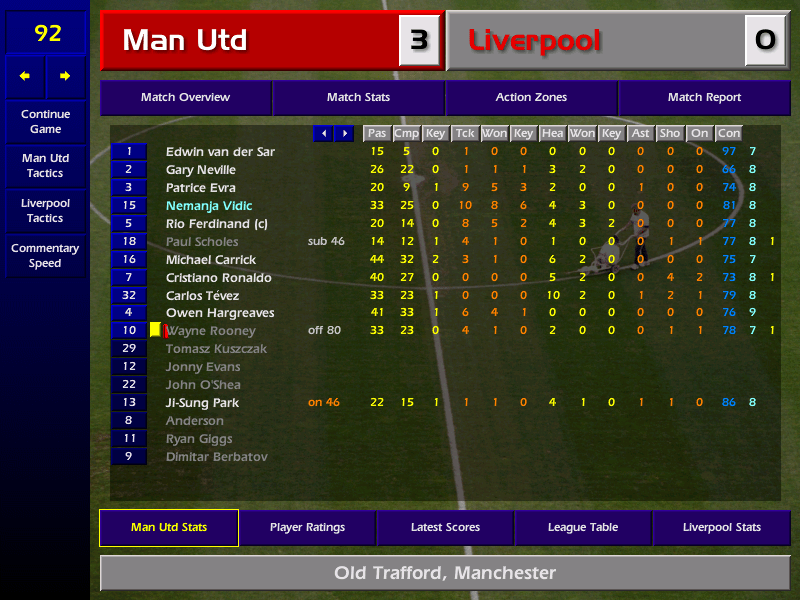Choose Cristiano Ronaldo in the player list
Viewport: 800px width, 600px height.
point(218,277)
